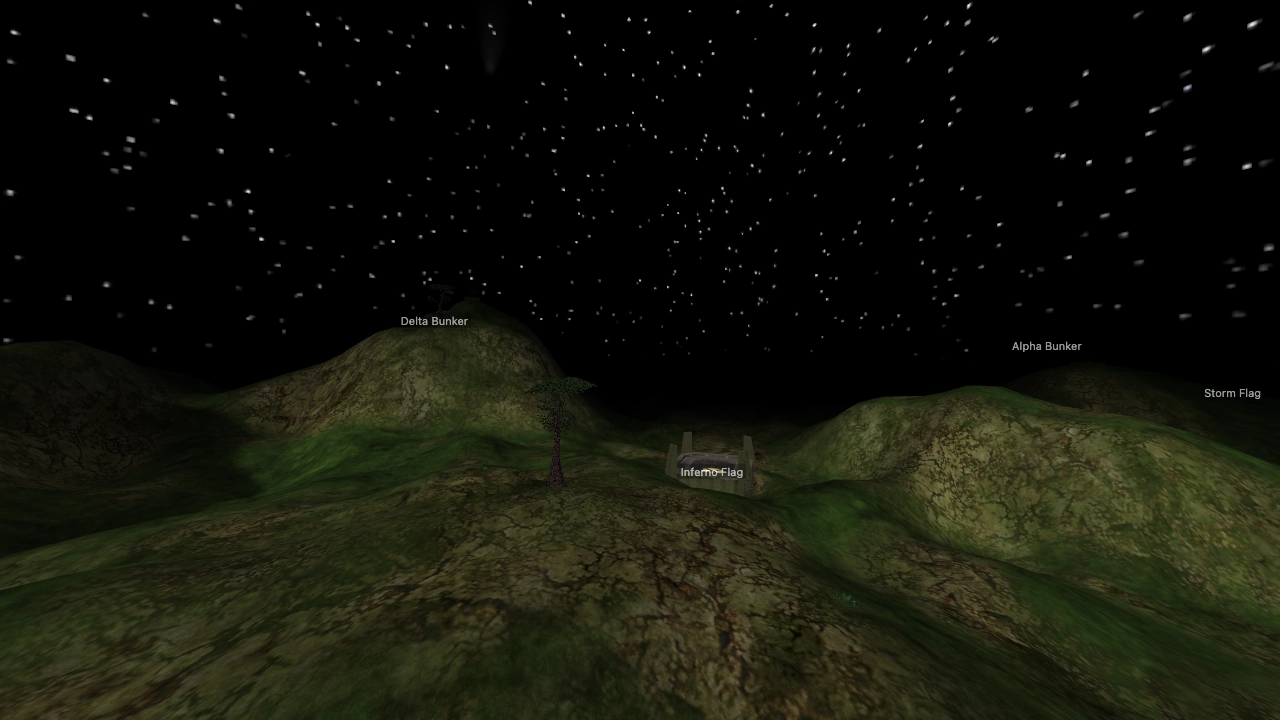Click the Delta Bunker waypoint label
This screenshot has height=720, width=1280.
pos(433,320)
